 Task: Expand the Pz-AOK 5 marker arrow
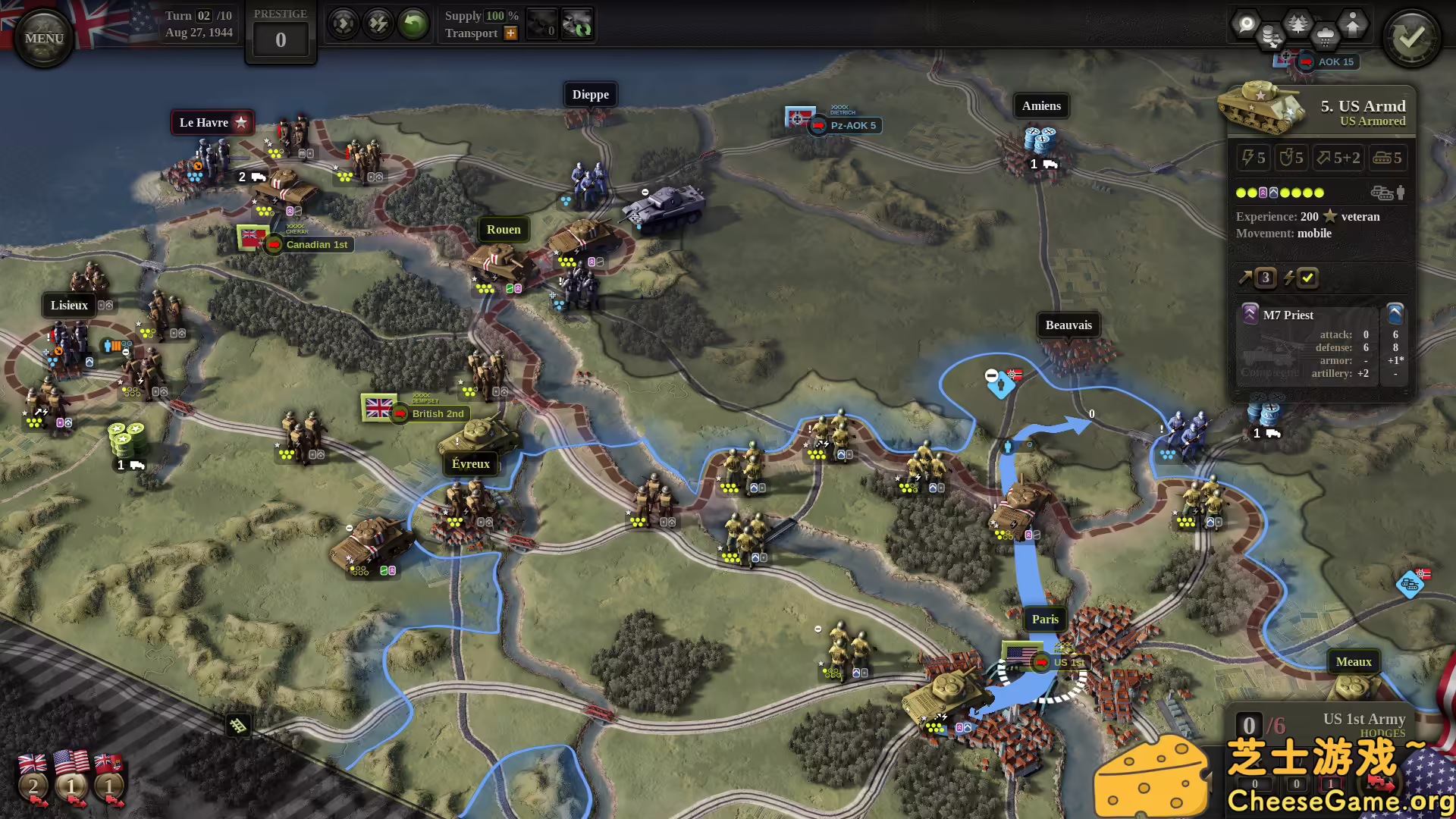(819, 126)
